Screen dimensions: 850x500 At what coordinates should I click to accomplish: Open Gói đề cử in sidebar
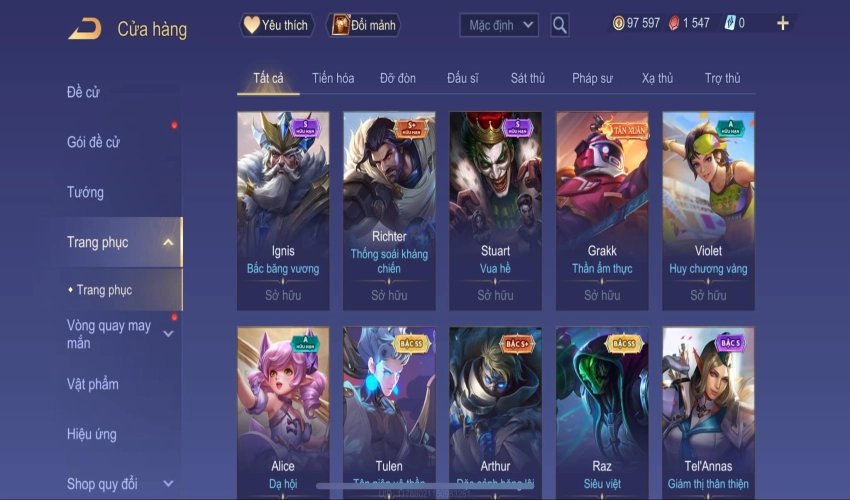(x=93, y=142)
